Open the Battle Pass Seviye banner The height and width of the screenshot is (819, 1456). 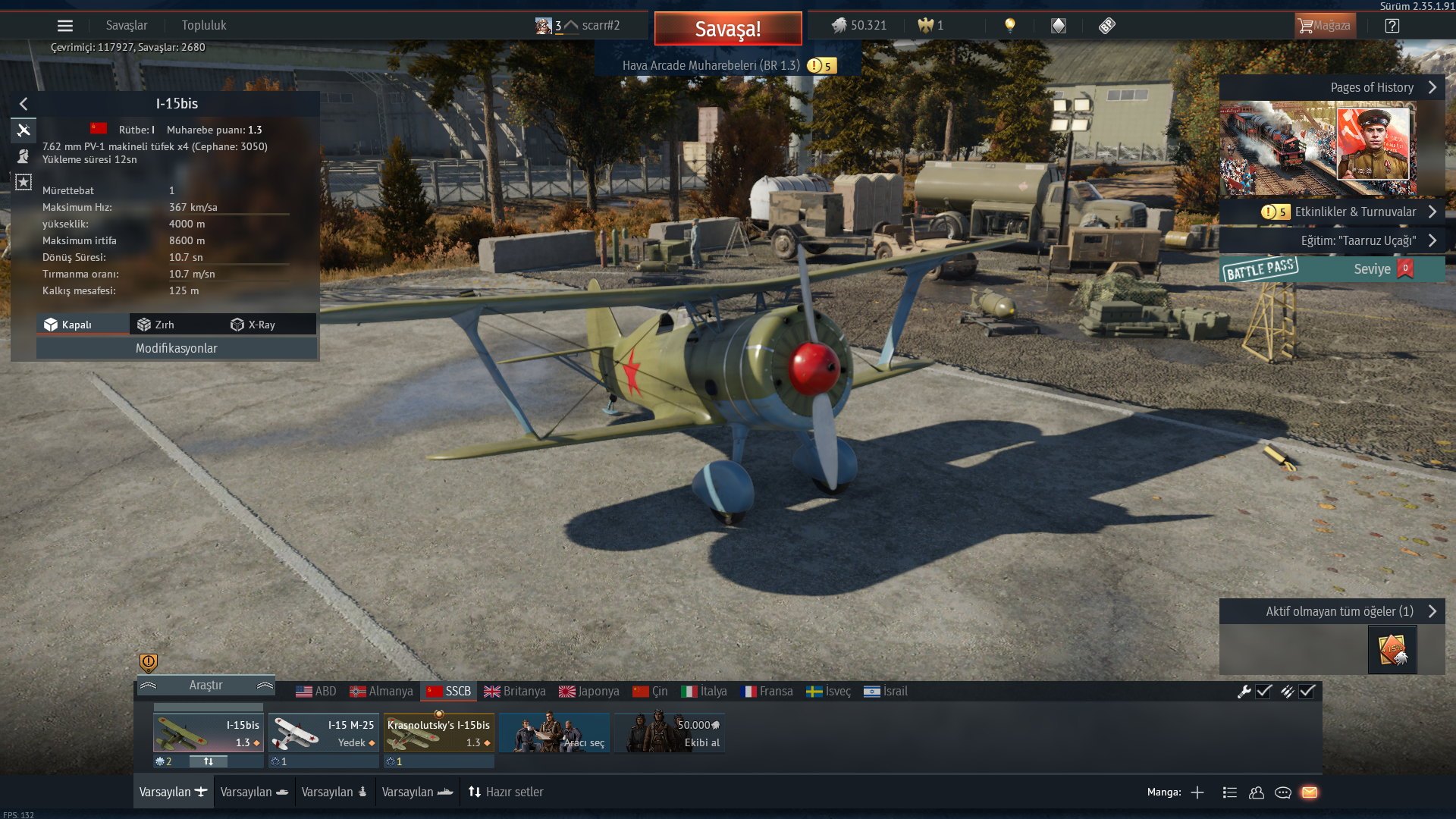[x=1332, y=269]
